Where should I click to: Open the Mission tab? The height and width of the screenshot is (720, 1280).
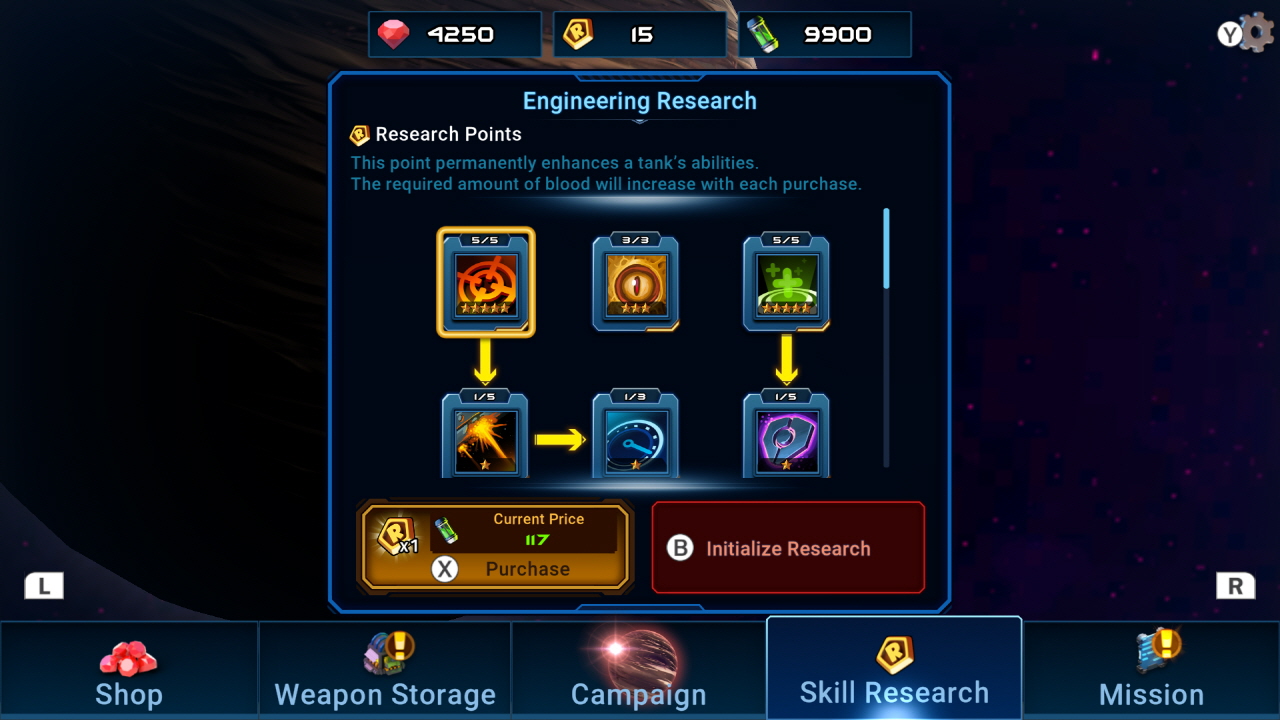(1150, 667)
